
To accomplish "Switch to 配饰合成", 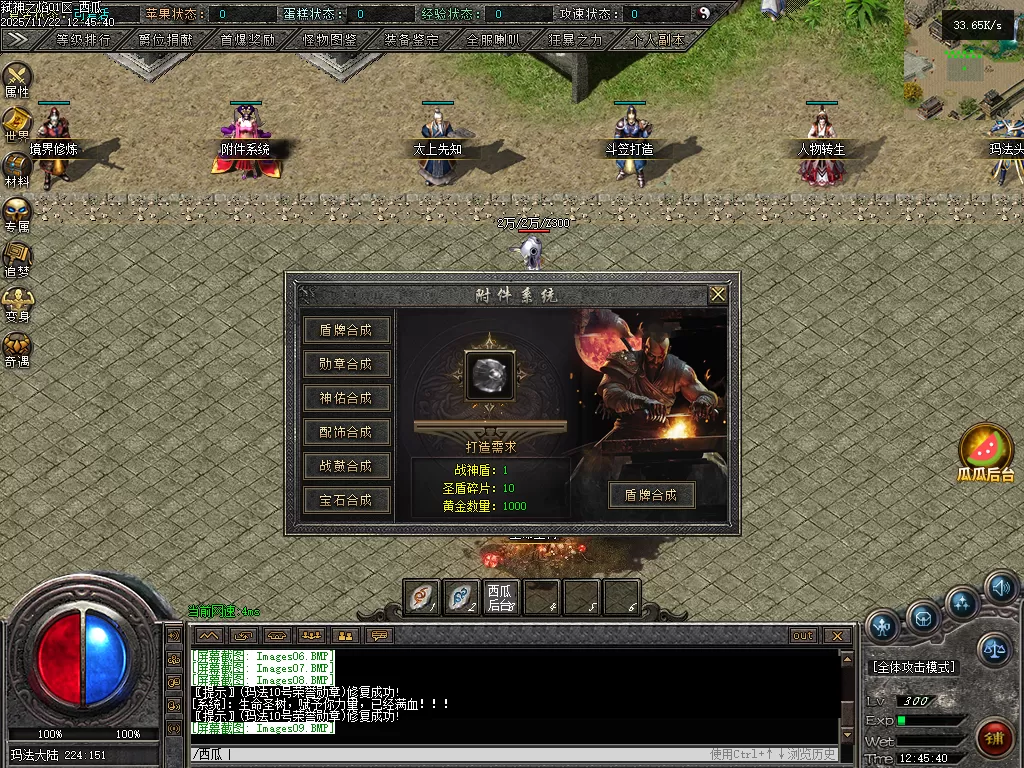I will click(346, 432).
